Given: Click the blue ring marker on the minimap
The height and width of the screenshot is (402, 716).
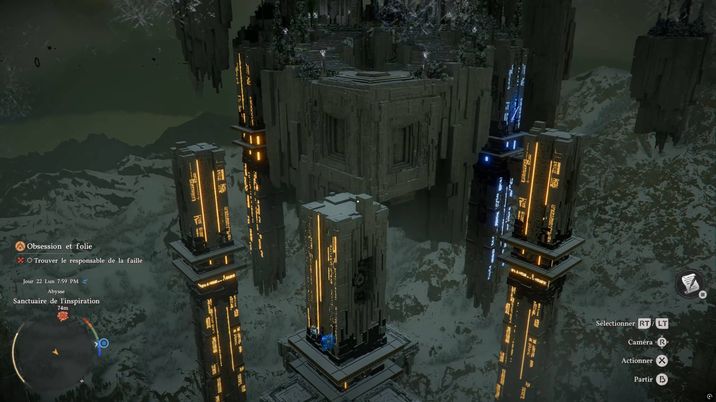Looking at the screenshot, I should pyautogui.click(x=103, y=343).
